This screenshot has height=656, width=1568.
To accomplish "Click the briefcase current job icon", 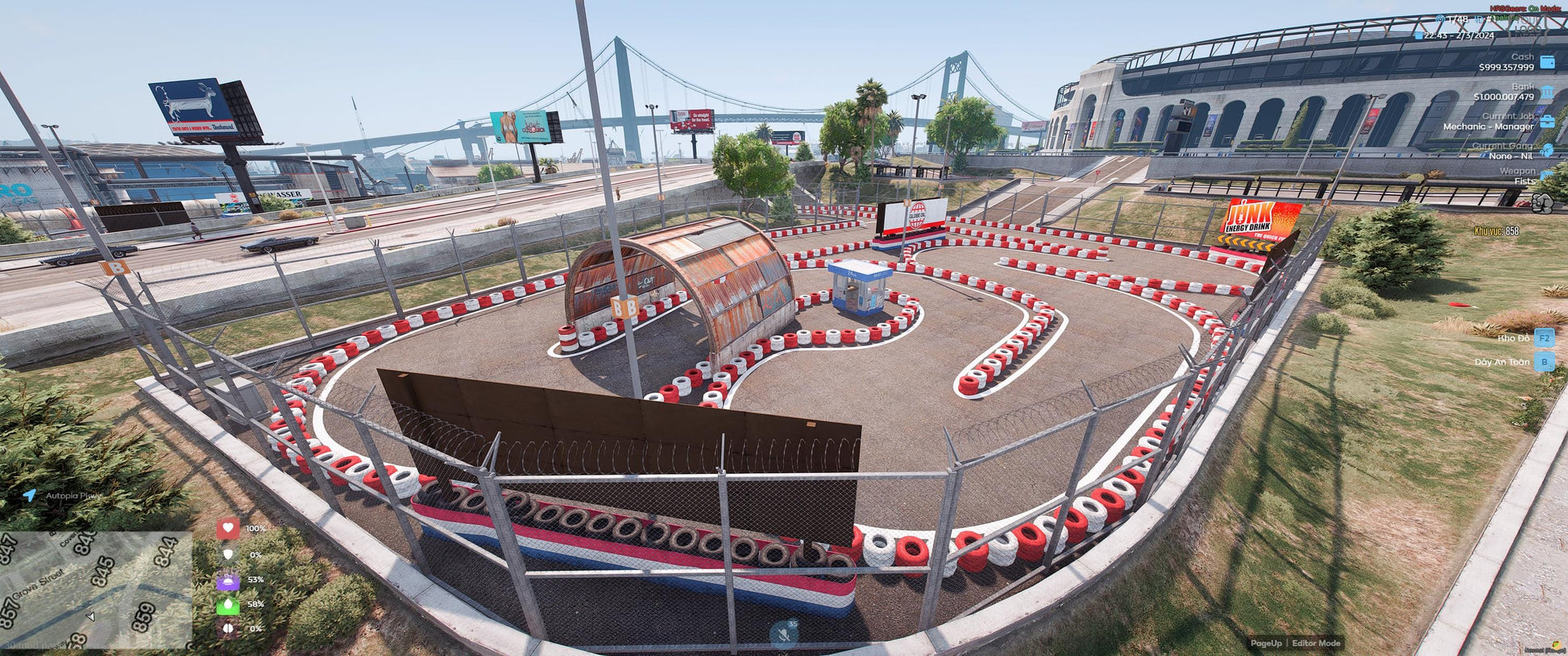I will point(1547,122).
